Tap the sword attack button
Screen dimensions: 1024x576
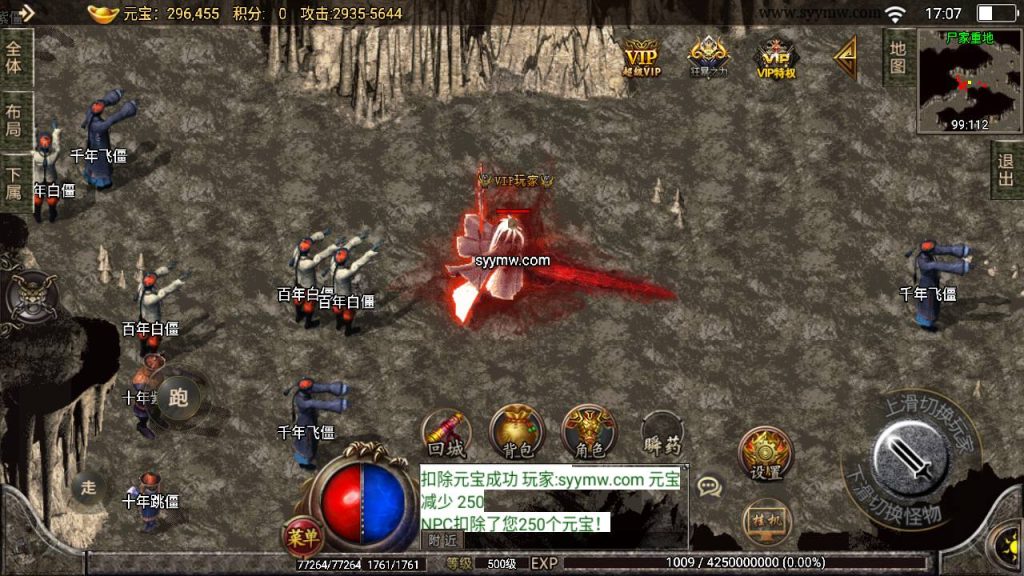tap(909, 457)
